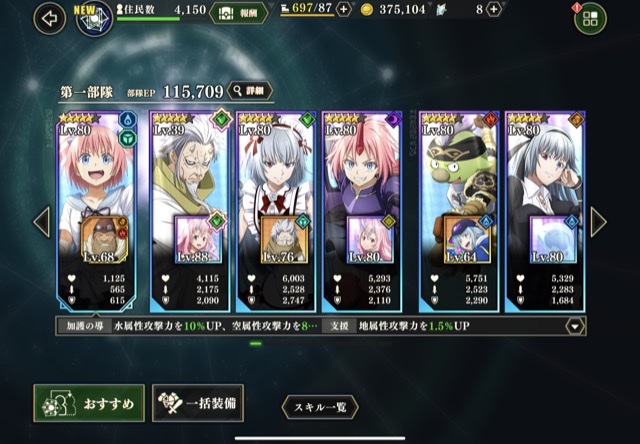The height and width of the screenshot is (444, 640).
Task: Choose the おすすめ recommended setup button
Action: [89, 403]
